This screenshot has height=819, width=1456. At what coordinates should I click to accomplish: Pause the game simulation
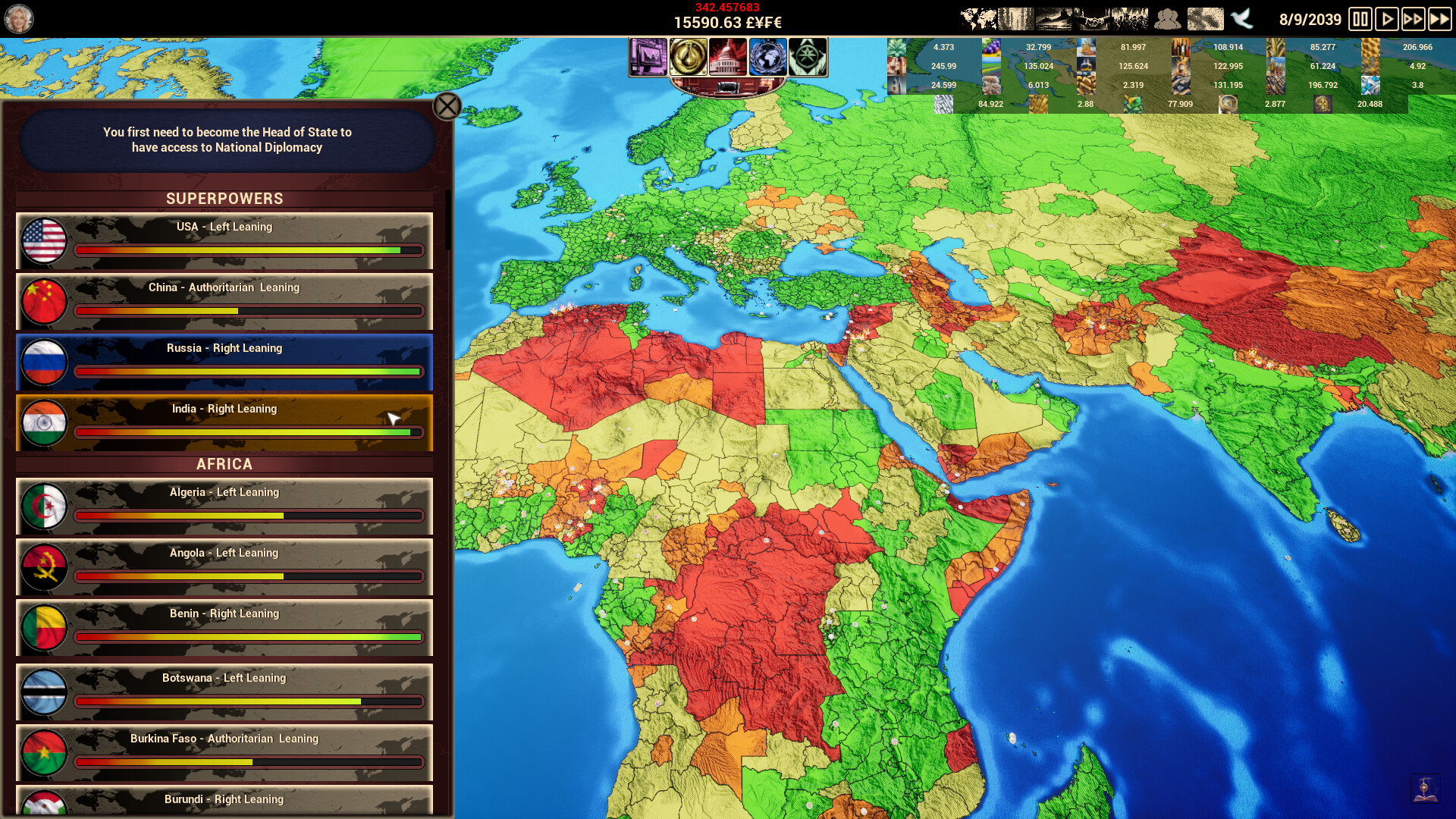point(1360,19)
